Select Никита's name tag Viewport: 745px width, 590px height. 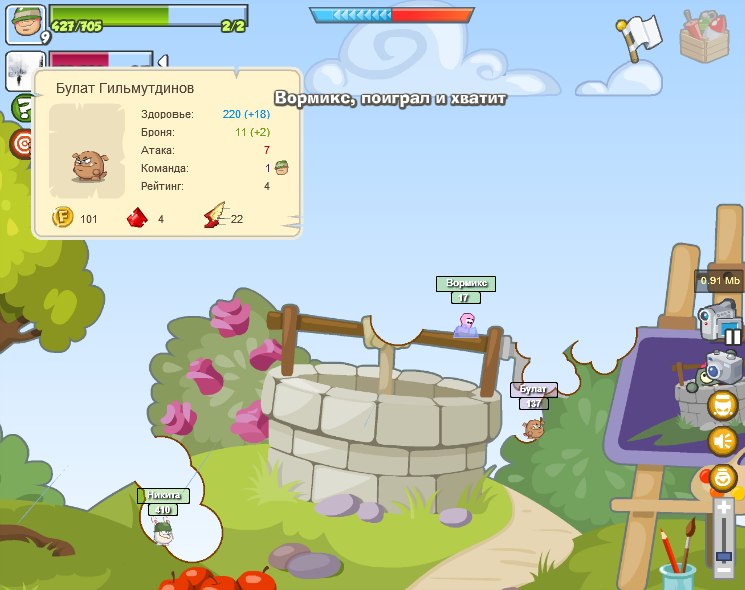coord(163,495)
